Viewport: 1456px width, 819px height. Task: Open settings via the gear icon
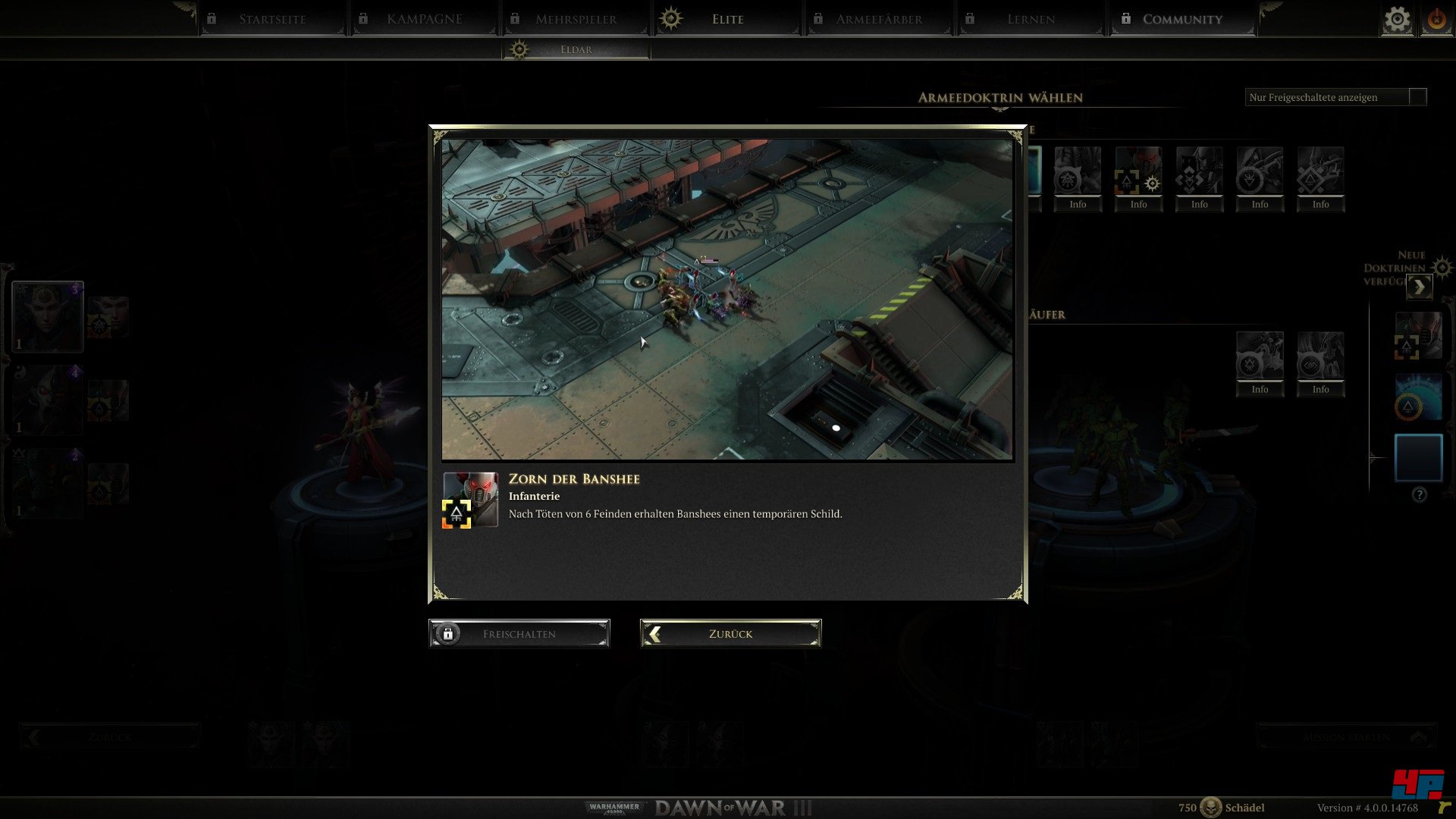coord(1397,20)
